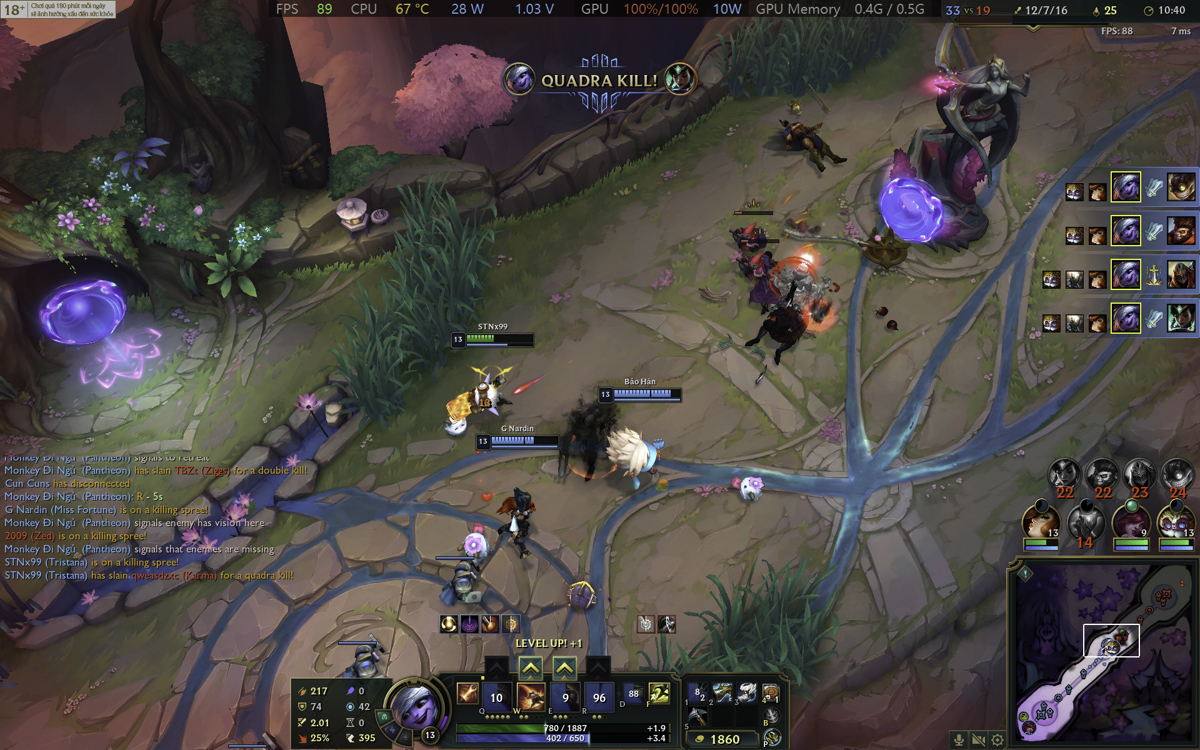Toggle the microphone button
The width and height of the screenshot is (1200, 750).
tap(959, 740)
